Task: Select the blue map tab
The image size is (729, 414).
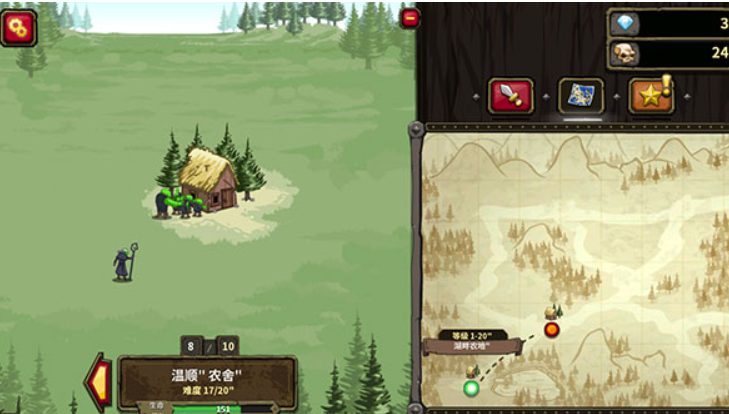Action: point(580,96)
